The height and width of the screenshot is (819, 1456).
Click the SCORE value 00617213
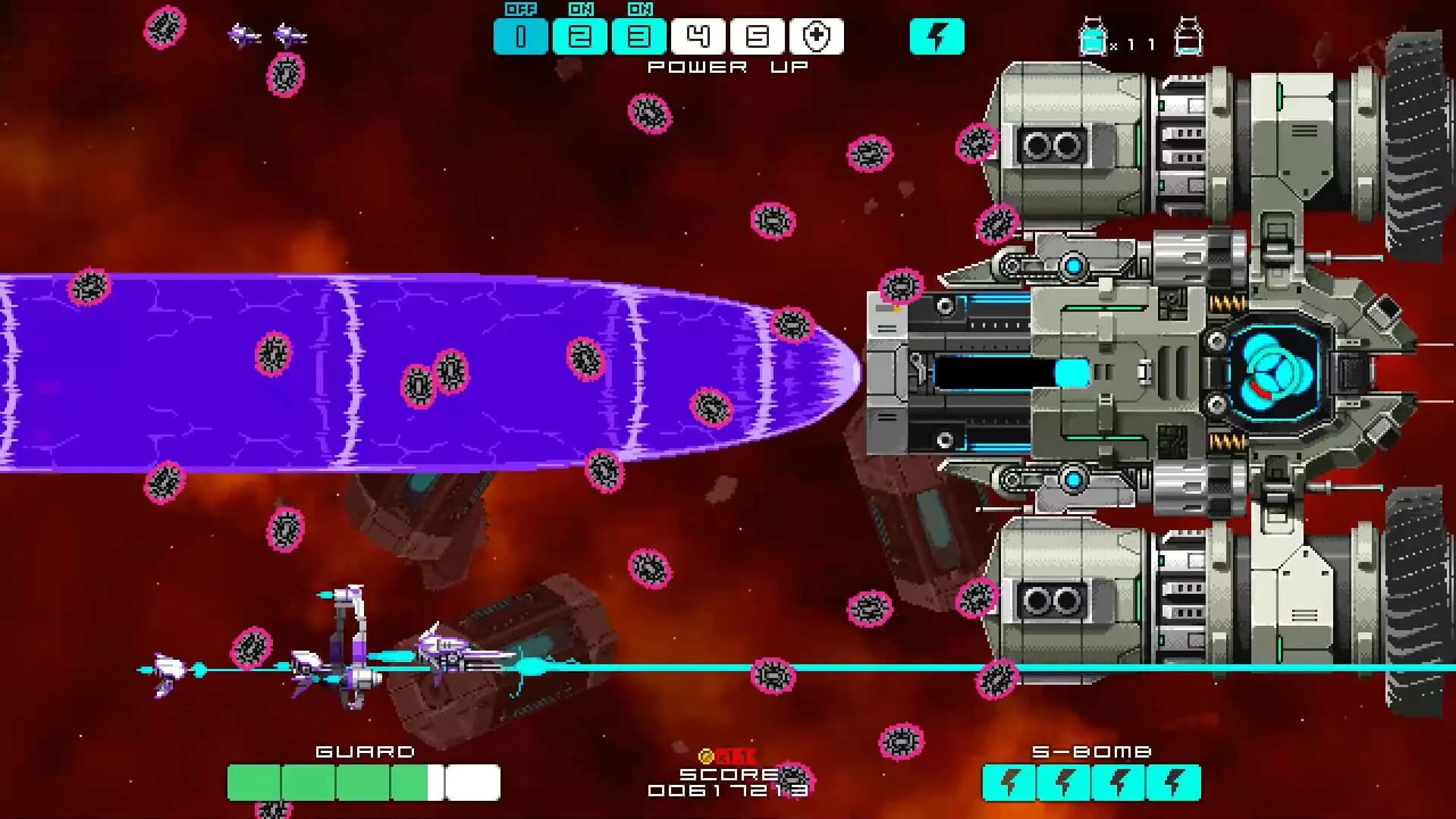pos(728,792)
